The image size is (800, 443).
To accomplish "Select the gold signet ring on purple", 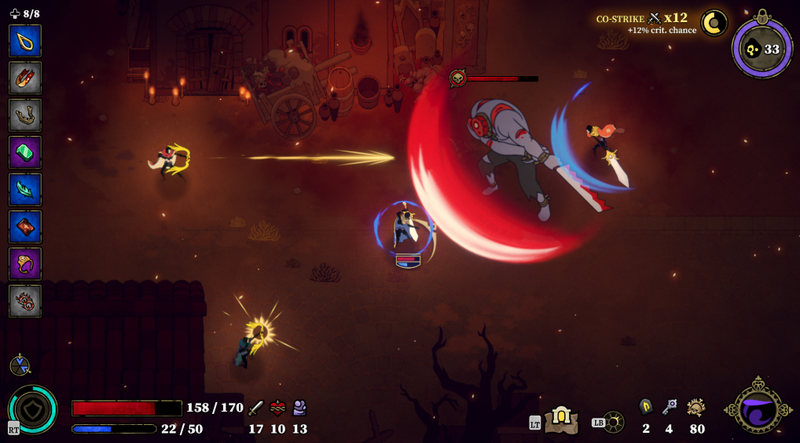I will coord(24,264).
